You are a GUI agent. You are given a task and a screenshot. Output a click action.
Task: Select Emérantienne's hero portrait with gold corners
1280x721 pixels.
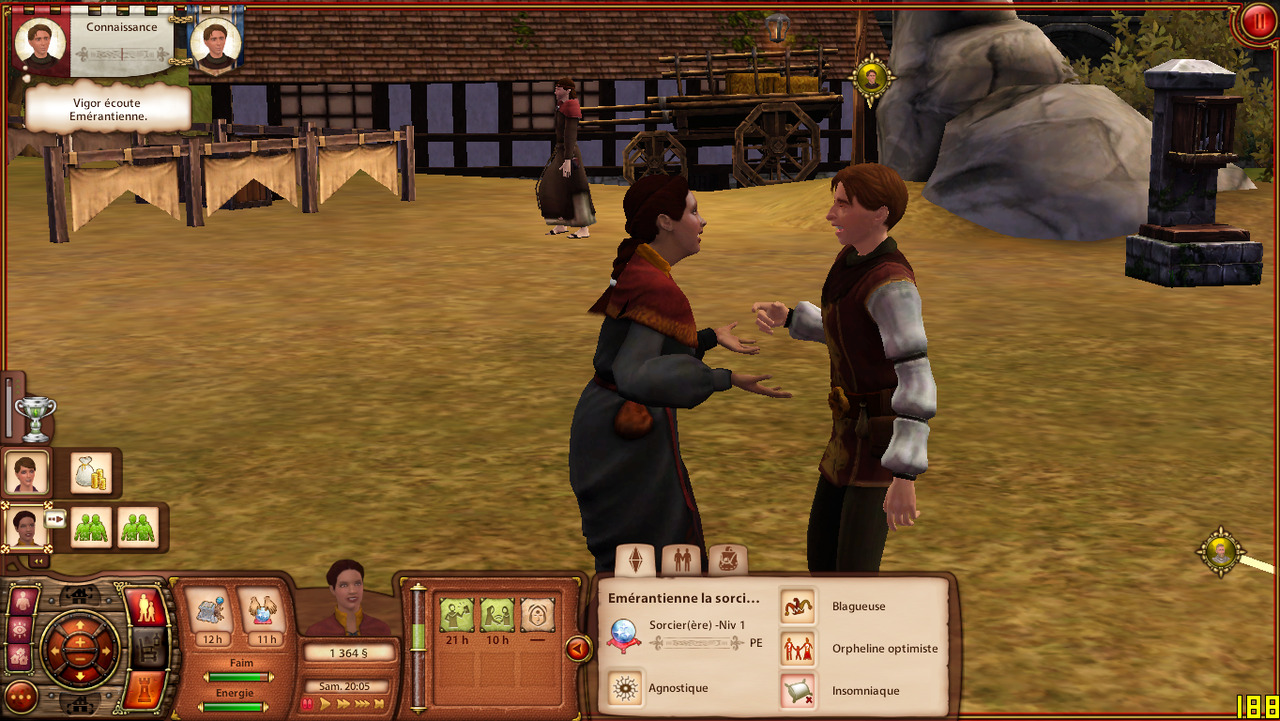[26, 527]
